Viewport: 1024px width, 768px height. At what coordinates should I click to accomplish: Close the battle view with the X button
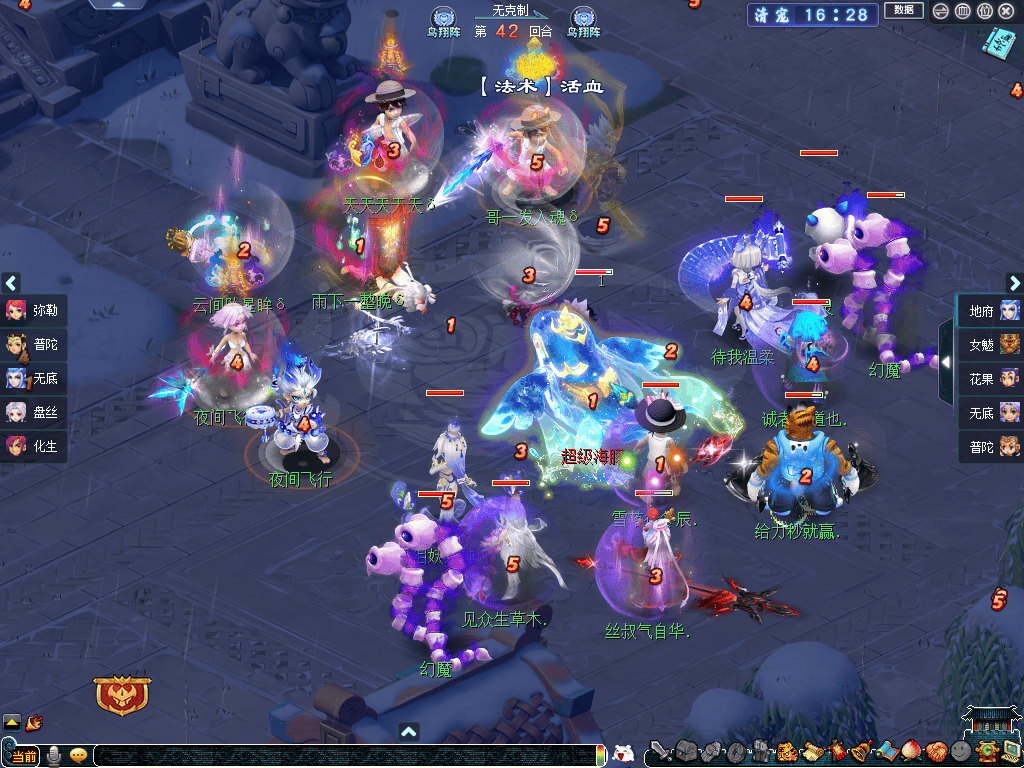point(1006,12)
